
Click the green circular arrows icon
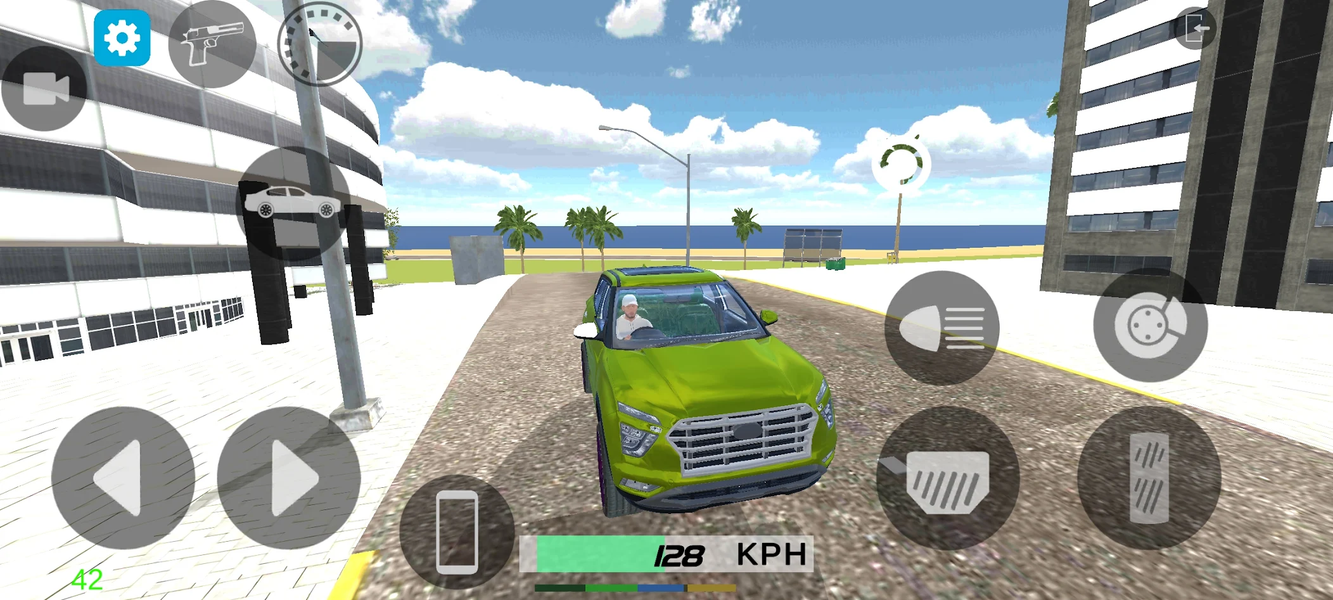click(x=901, y=164)
